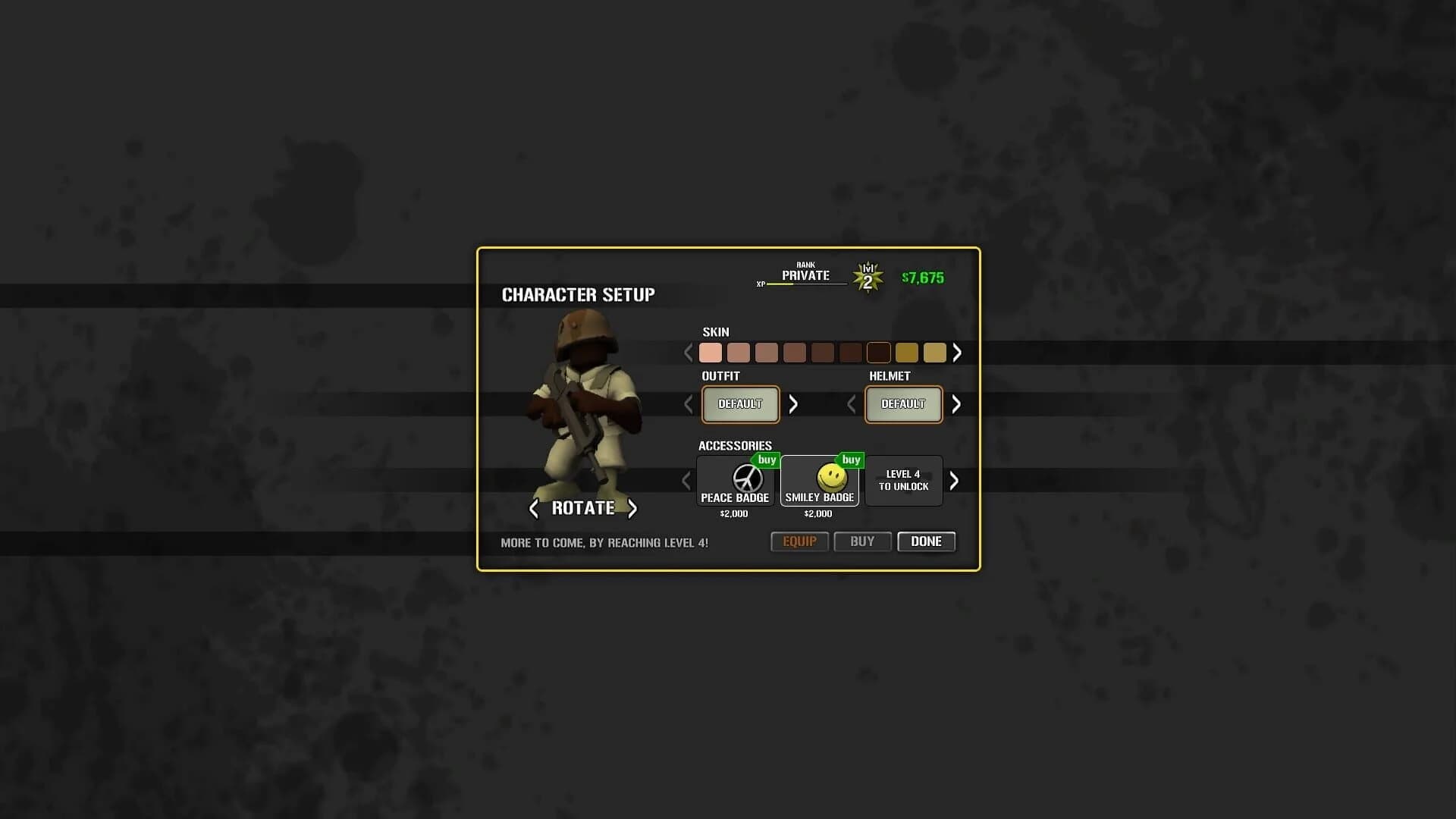Click the $7,675 money display

[921, 278]
